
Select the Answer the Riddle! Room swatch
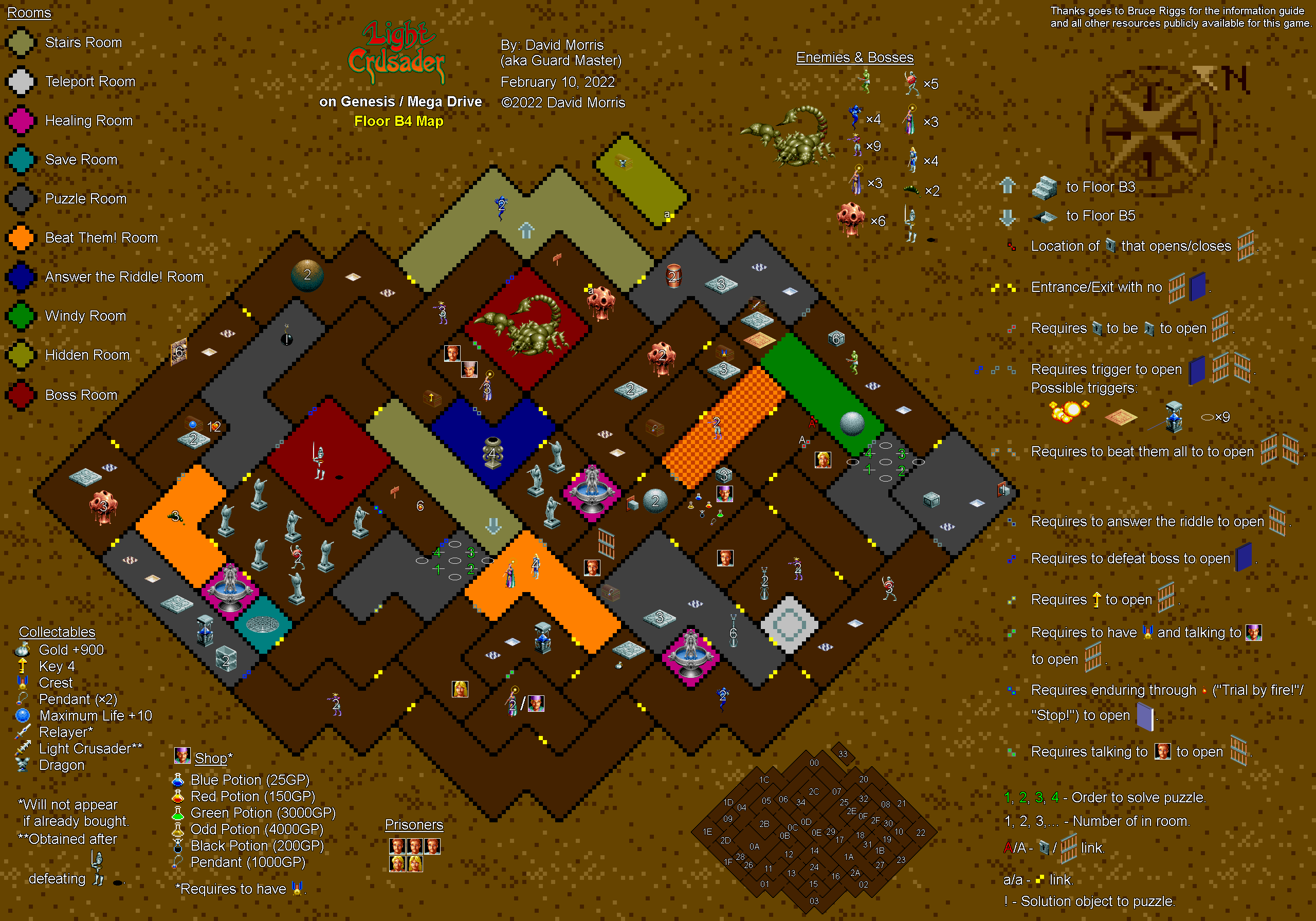pos(21,277)
